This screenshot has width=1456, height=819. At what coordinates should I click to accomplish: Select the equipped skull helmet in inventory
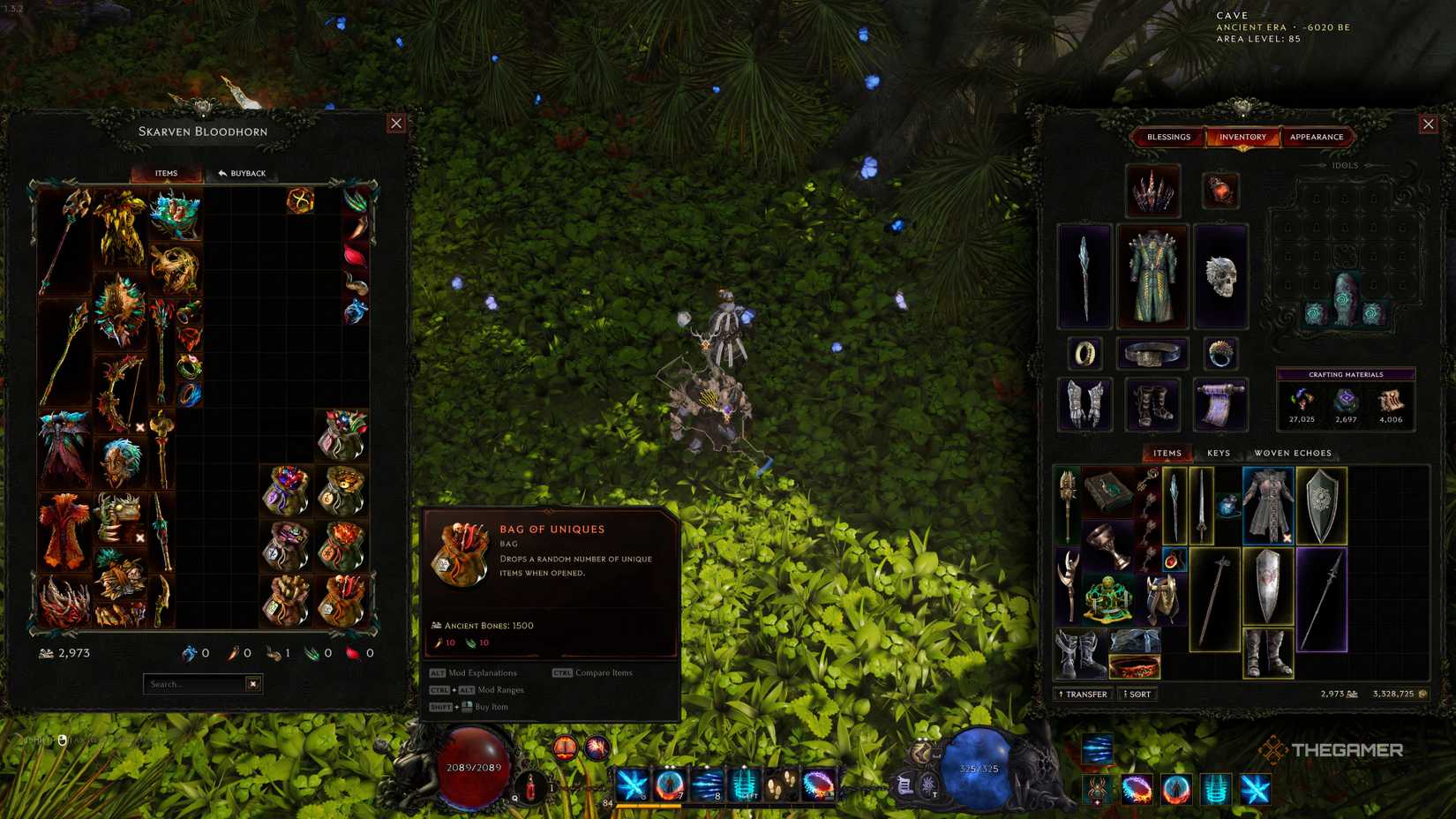coord(1220,276)
